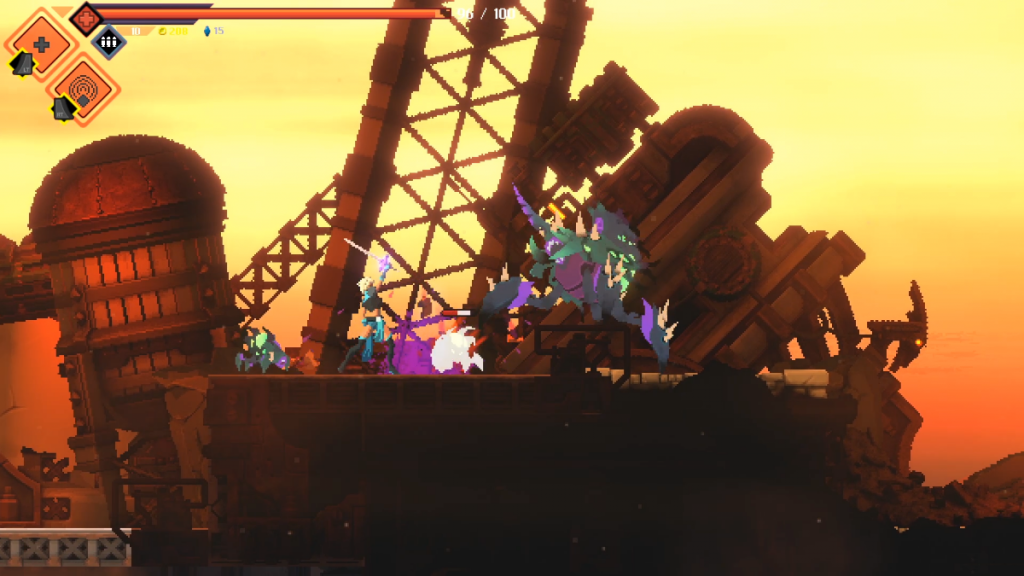
Task: Select the three-bullets ammo icon
Action: [109, 41]
